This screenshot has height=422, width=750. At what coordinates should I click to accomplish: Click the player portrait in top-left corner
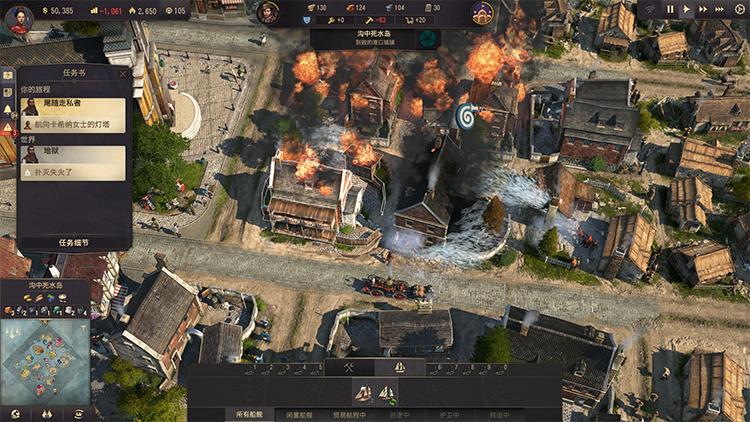pos(18,18)
